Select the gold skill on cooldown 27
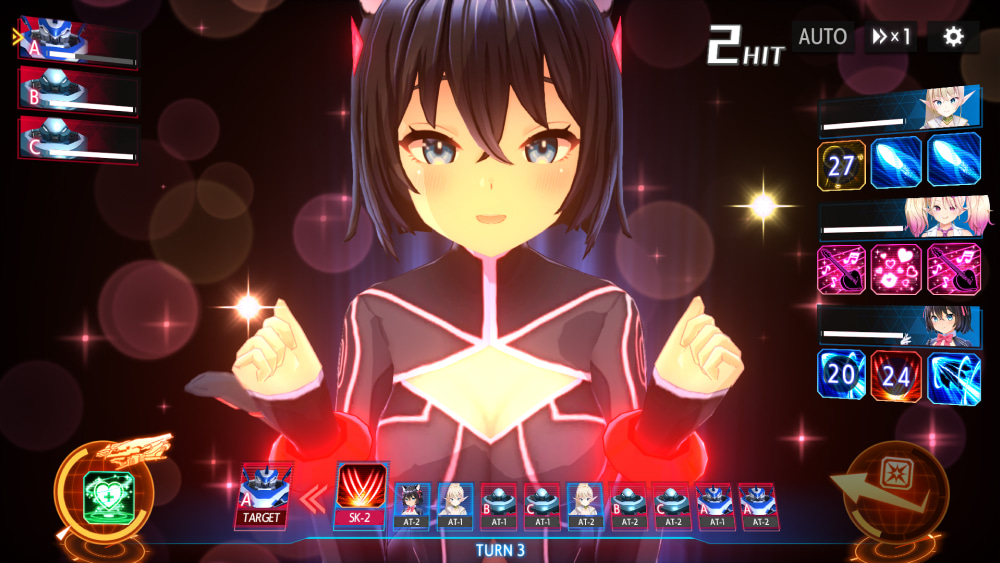This screenshot has height=563, width=1000. coord(841,164)
